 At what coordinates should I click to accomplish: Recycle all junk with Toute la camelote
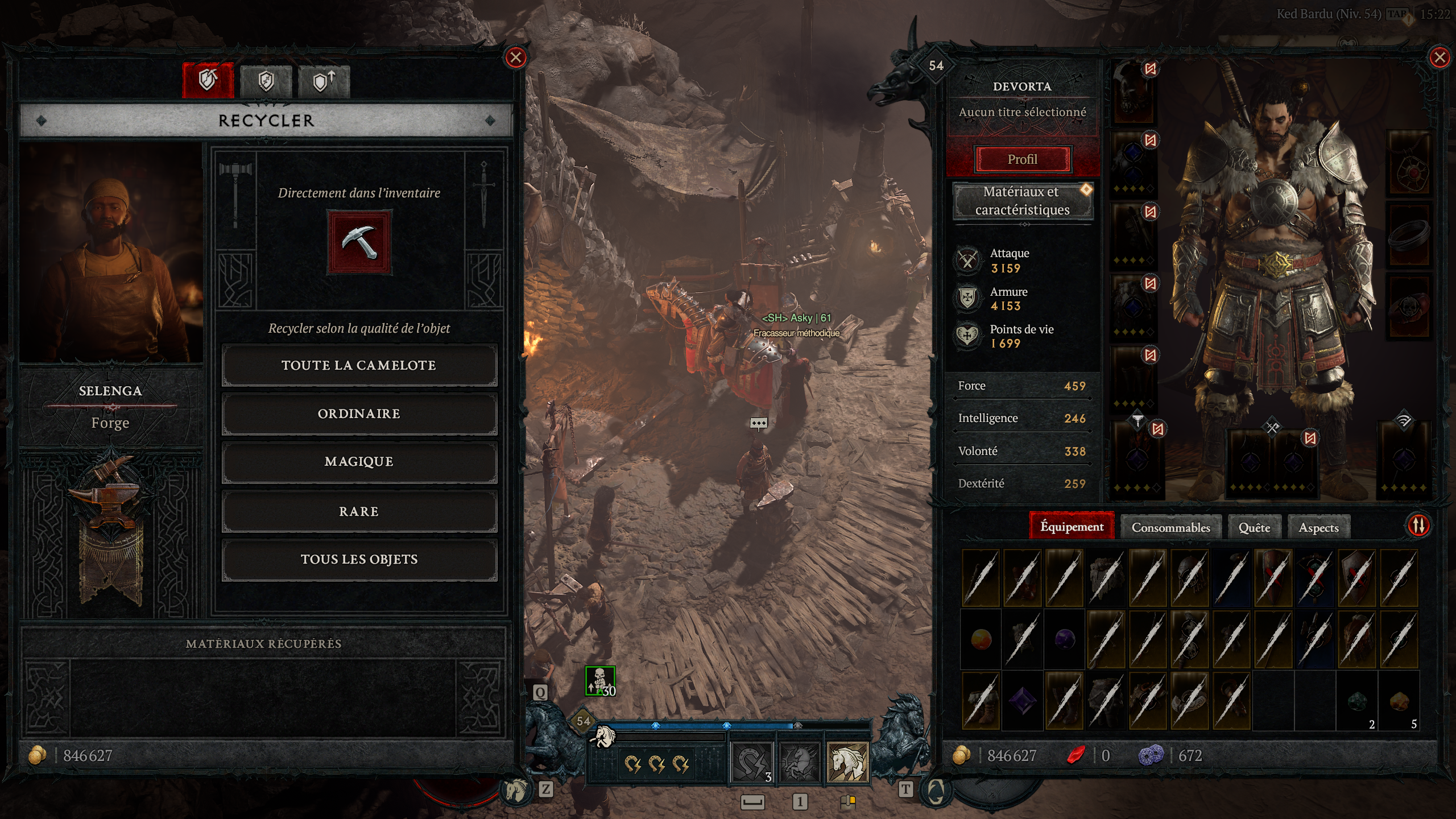pyautogui.click(x=359, y=365)
